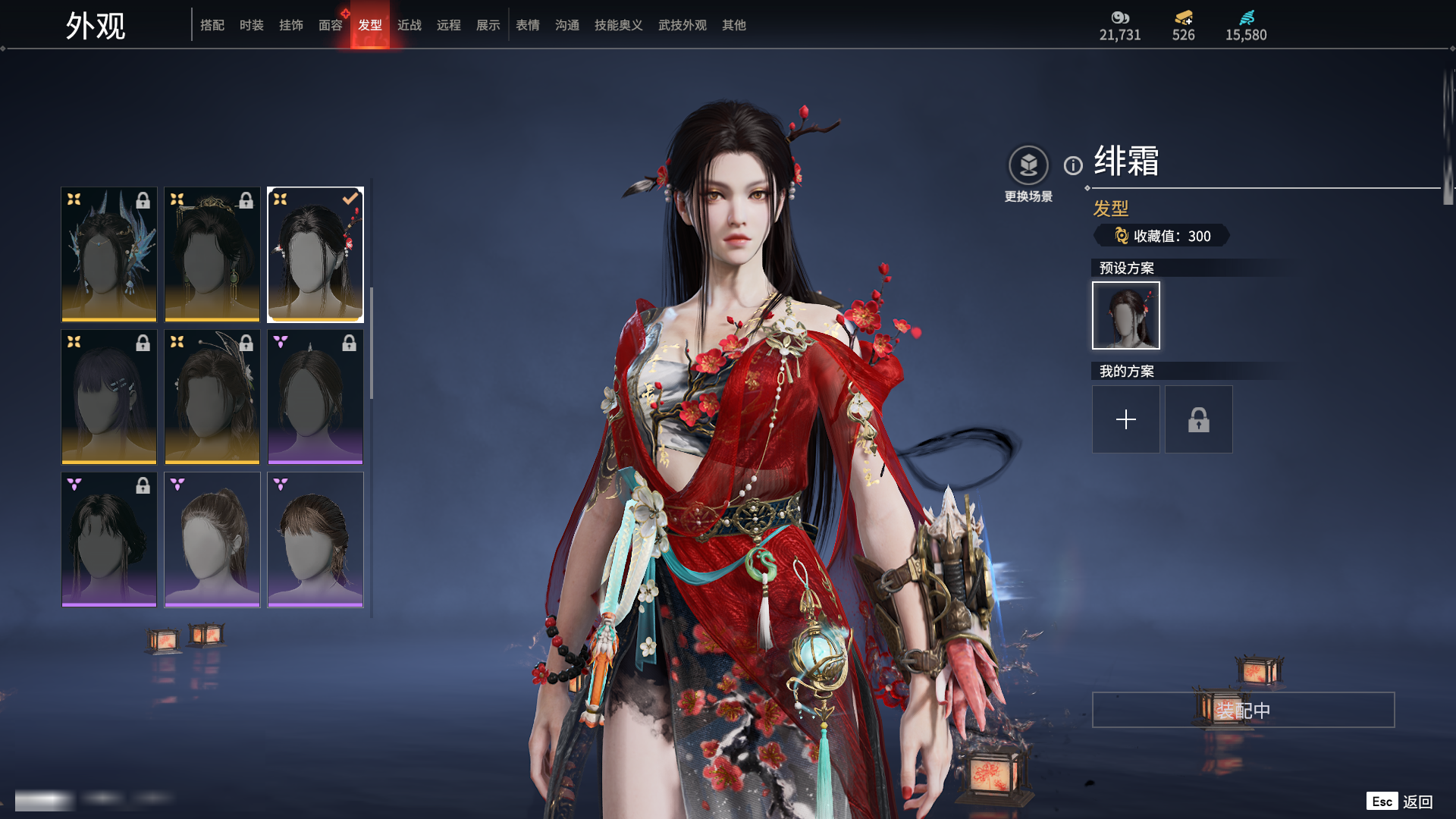Add a new scheme under 我的方案

(1125, 419)
